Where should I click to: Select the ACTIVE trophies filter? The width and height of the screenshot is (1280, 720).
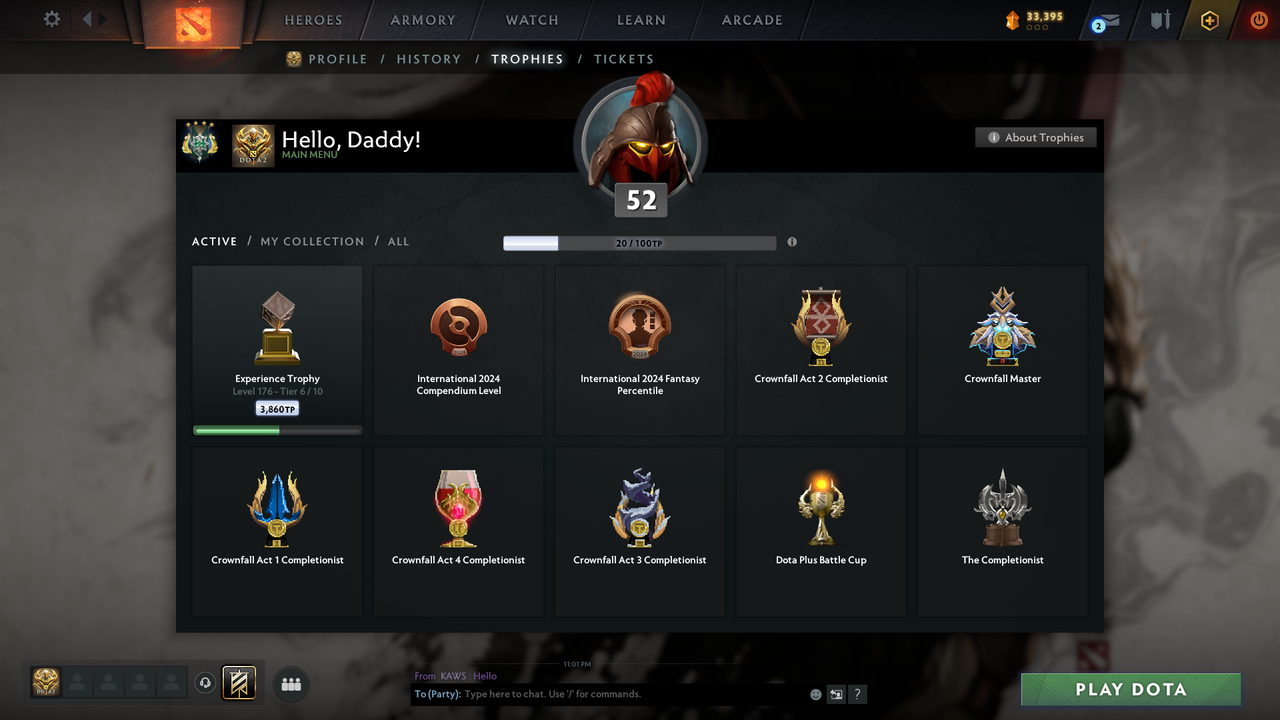[x=214, y=241]
